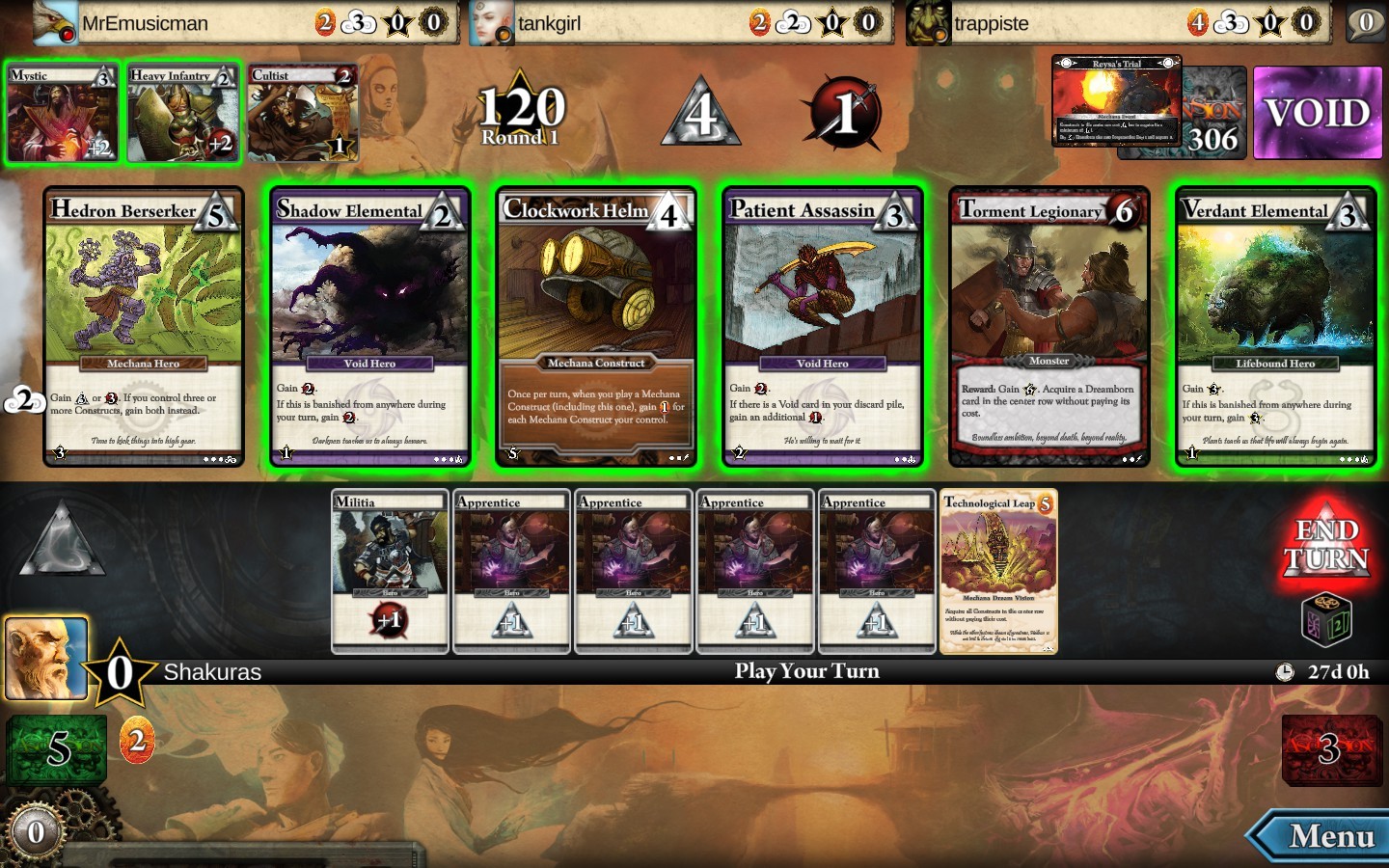Viewport: 1389px width, 868px height.
Task: Defeat the Cultist card
Action: point(303,113)
